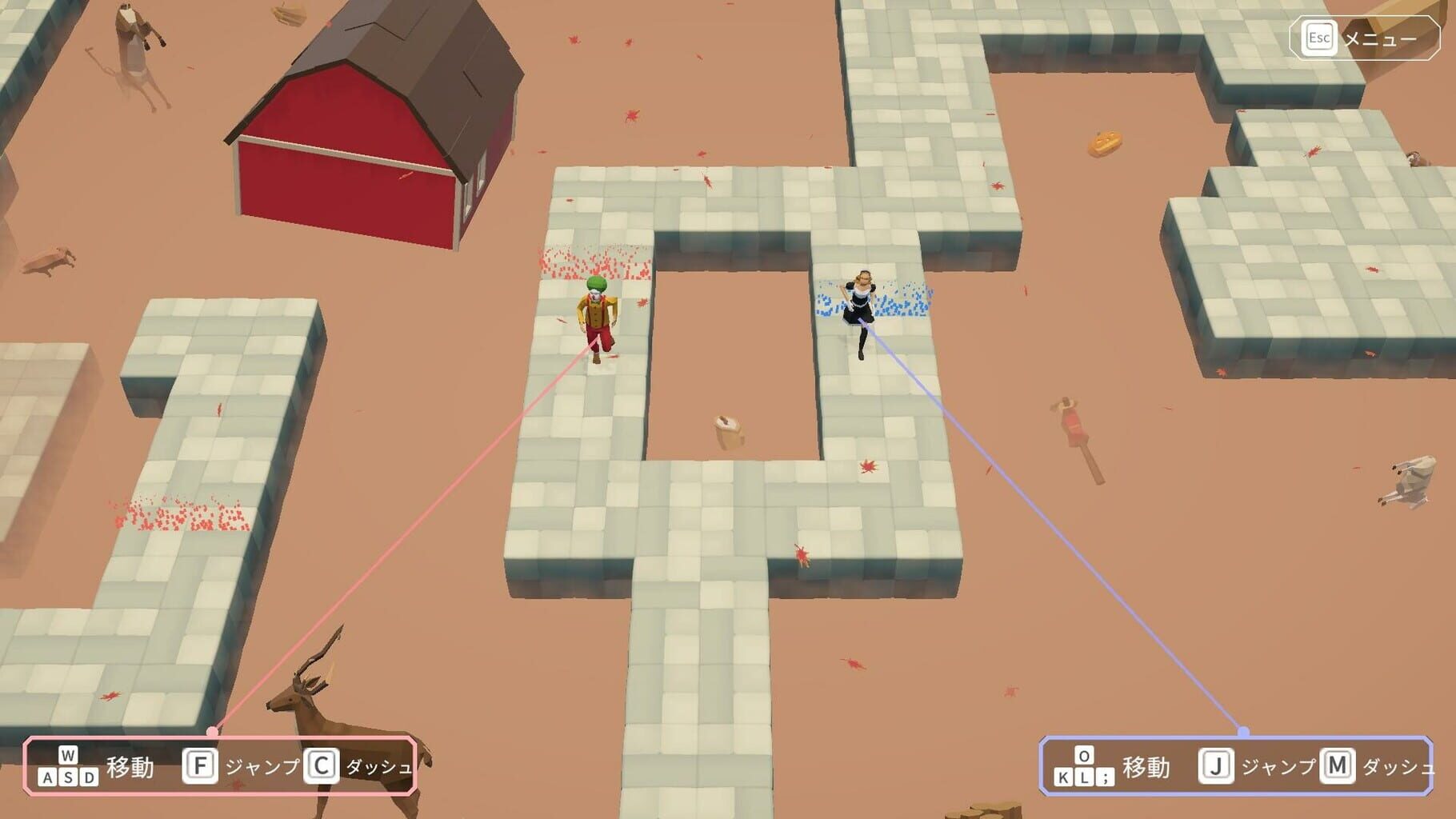Click the J jump key icon
Viewport: 1456px width, 819px height.
pyautogui.click(x=1217, y=765)
